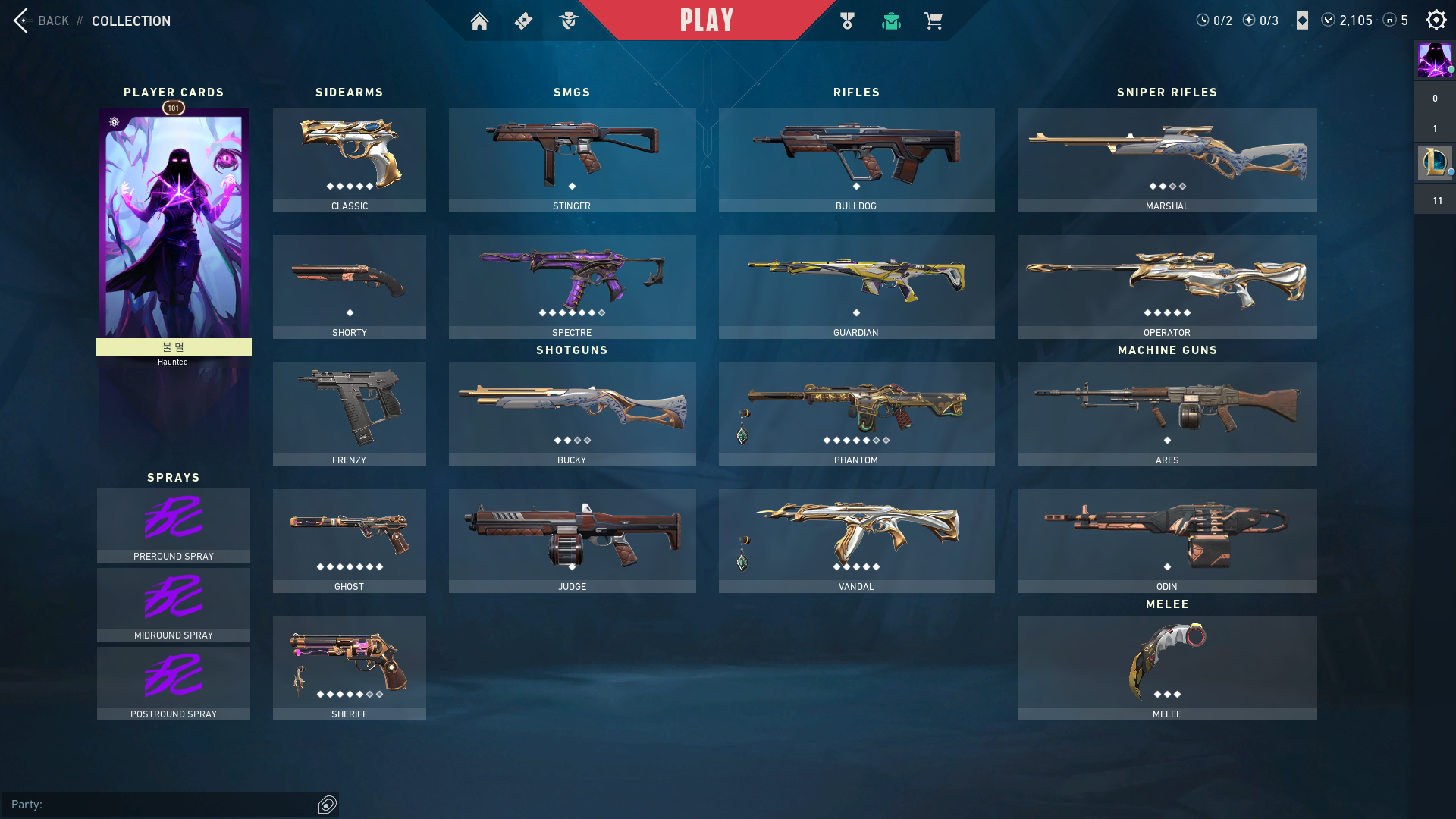Open the Operator sniper slot

[x=1166, y=287]
